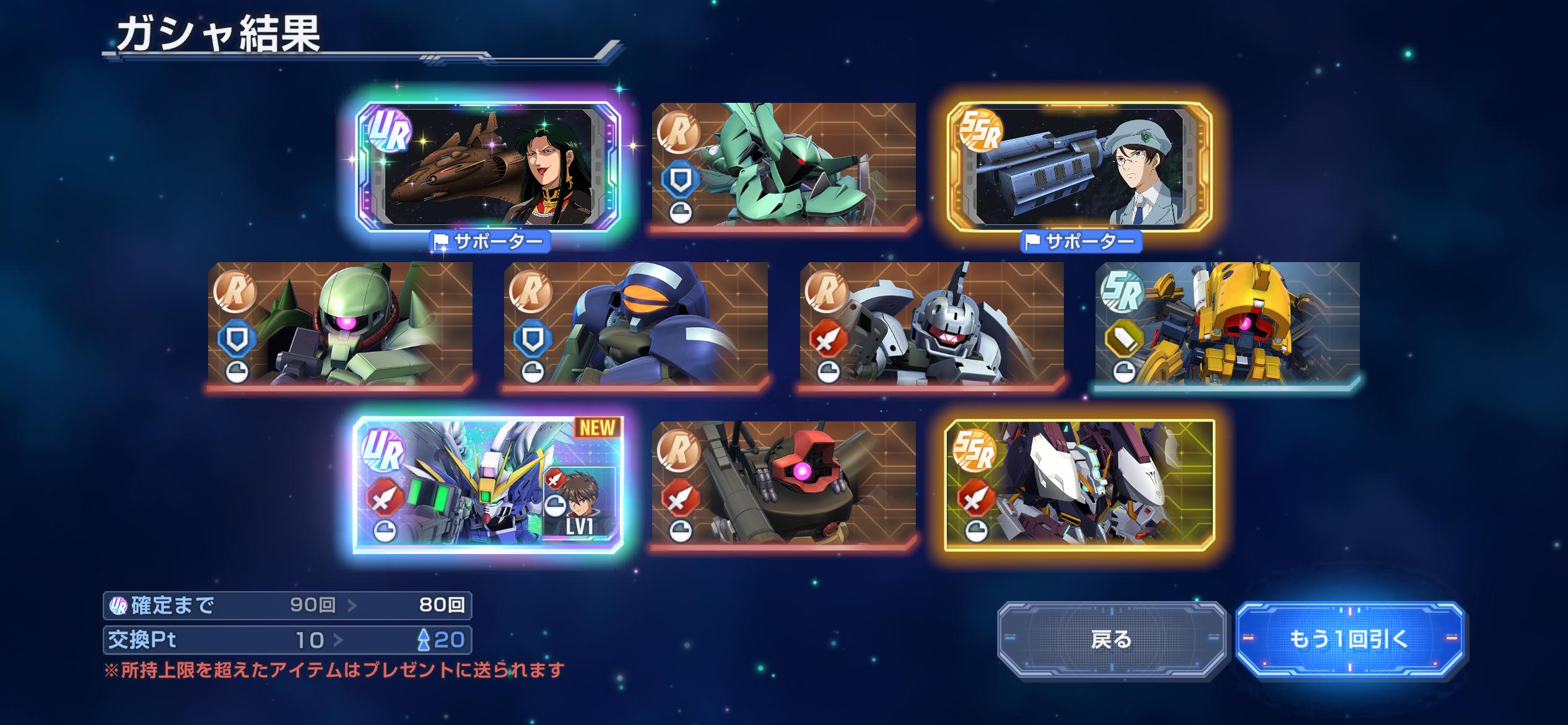View the dark blue R mobile suit card

[636, 323]
